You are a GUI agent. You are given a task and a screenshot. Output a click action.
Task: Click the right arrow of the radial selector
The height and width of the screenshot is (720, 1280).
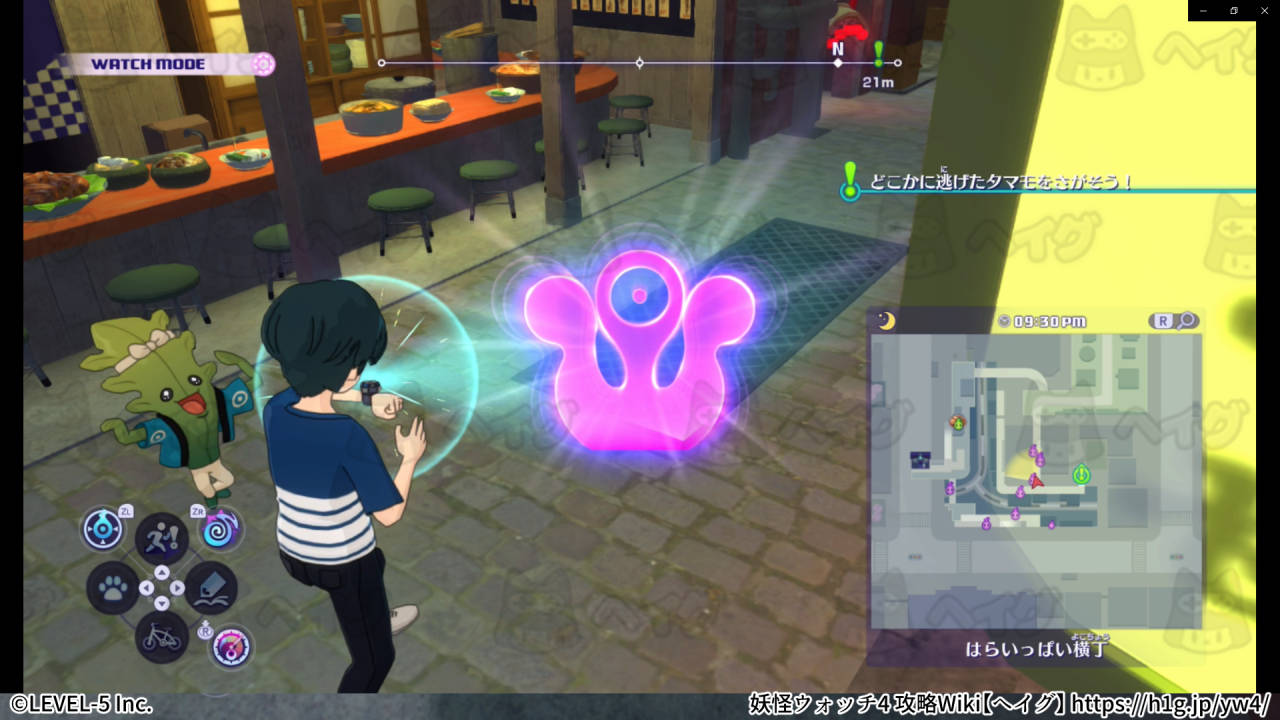tap(177, 587)
